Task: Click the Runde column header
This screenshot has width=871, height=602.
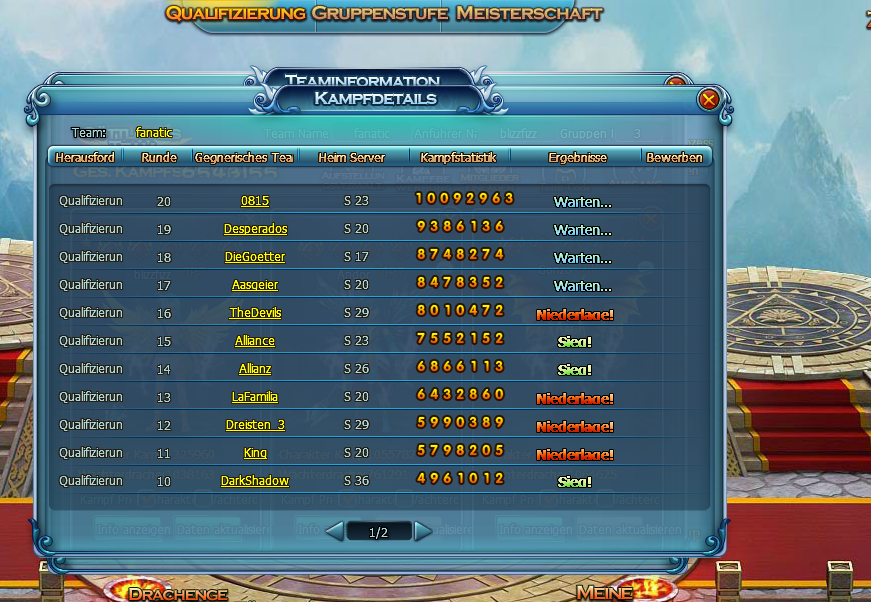Action: [159, 157]
